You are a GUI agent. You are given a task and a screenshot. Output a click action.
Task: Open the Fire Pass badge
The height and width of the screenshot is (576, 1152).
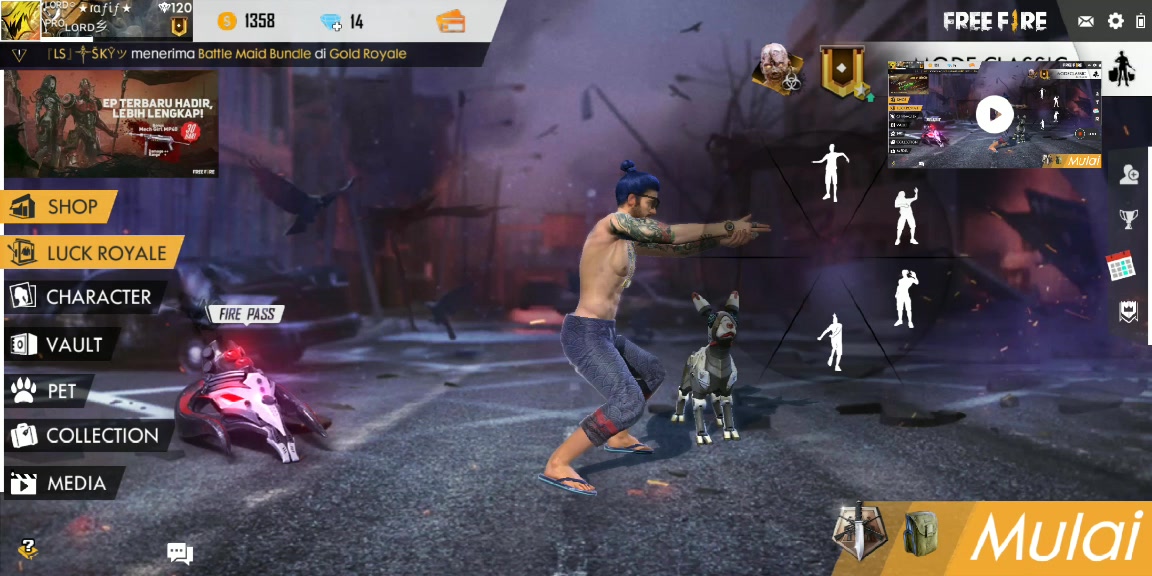[246, 315]
